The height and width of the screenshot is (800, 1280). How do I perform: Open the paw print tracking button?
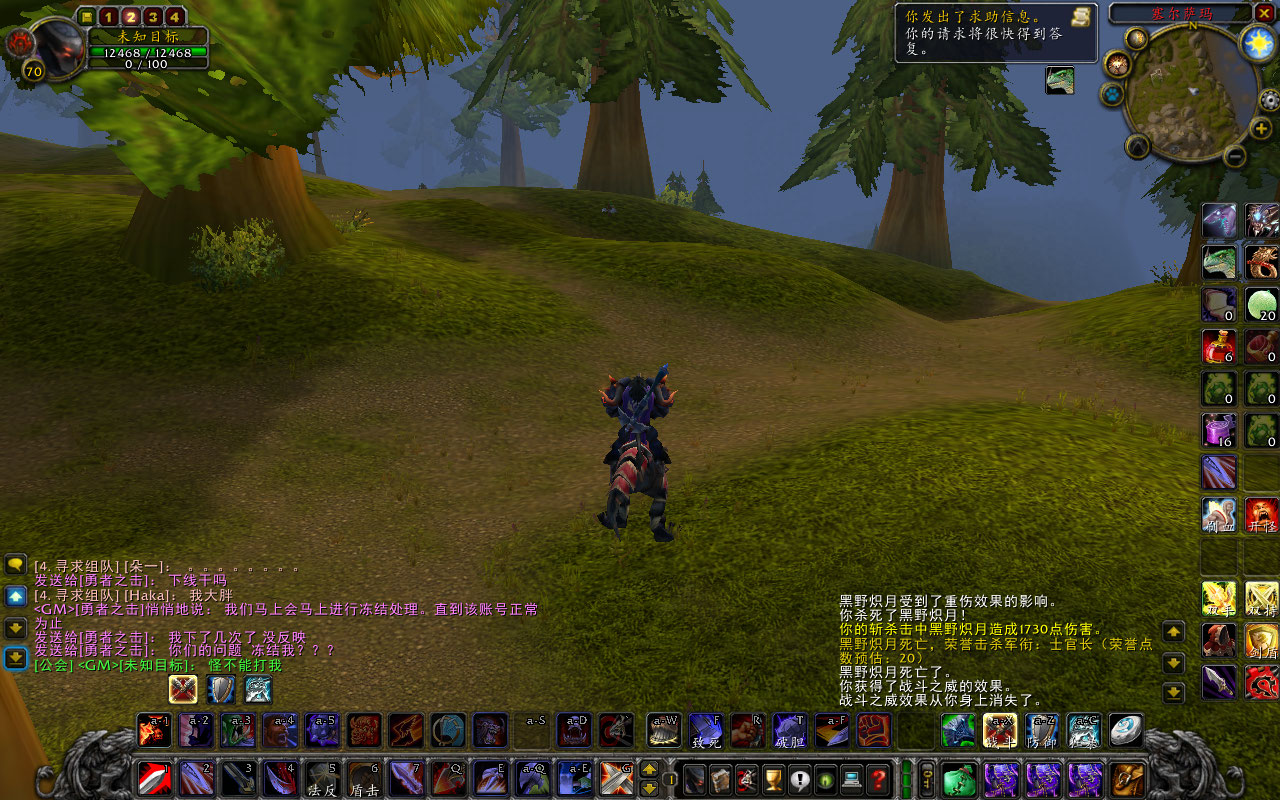(1112, 94)
